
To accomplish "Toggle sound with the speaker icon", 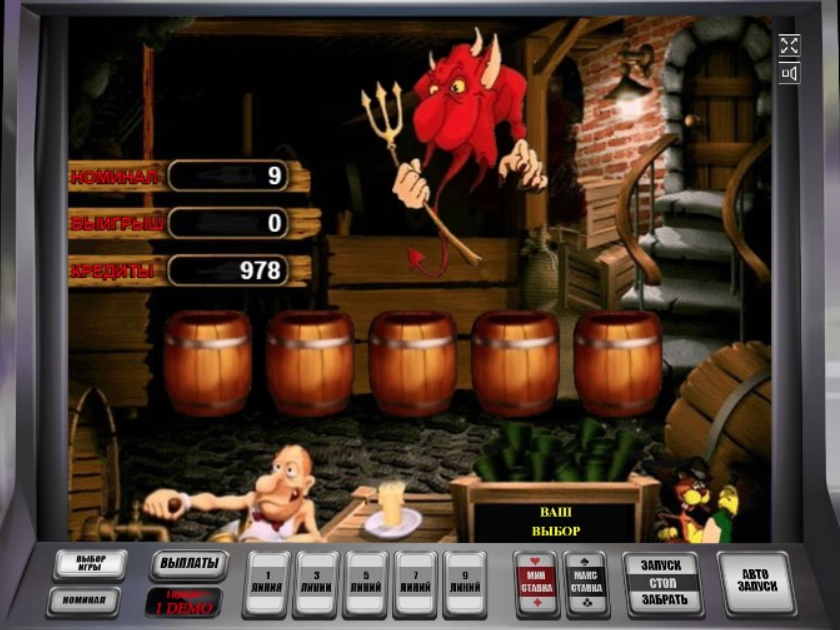I will pos(789,73).
